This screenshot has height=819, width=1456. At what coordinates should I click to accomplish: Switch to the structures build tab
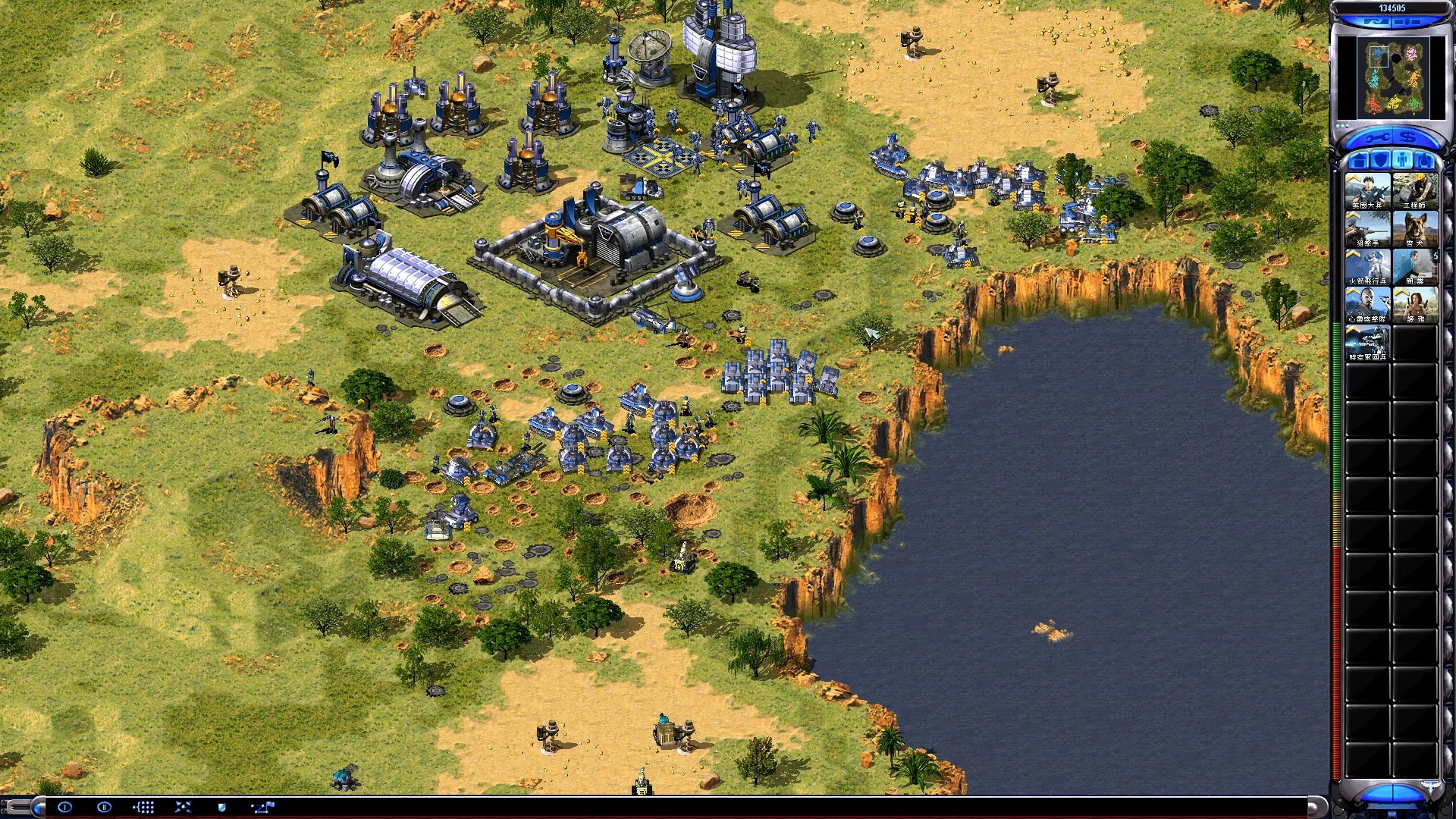coord(1359,161)
